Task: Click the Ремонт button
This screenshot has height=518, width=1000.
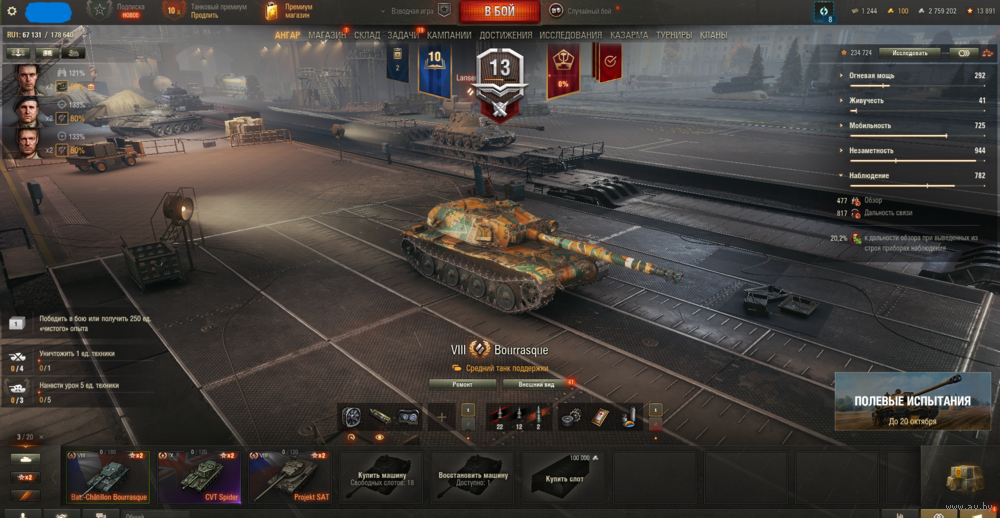Action: (x=462, y=383)
